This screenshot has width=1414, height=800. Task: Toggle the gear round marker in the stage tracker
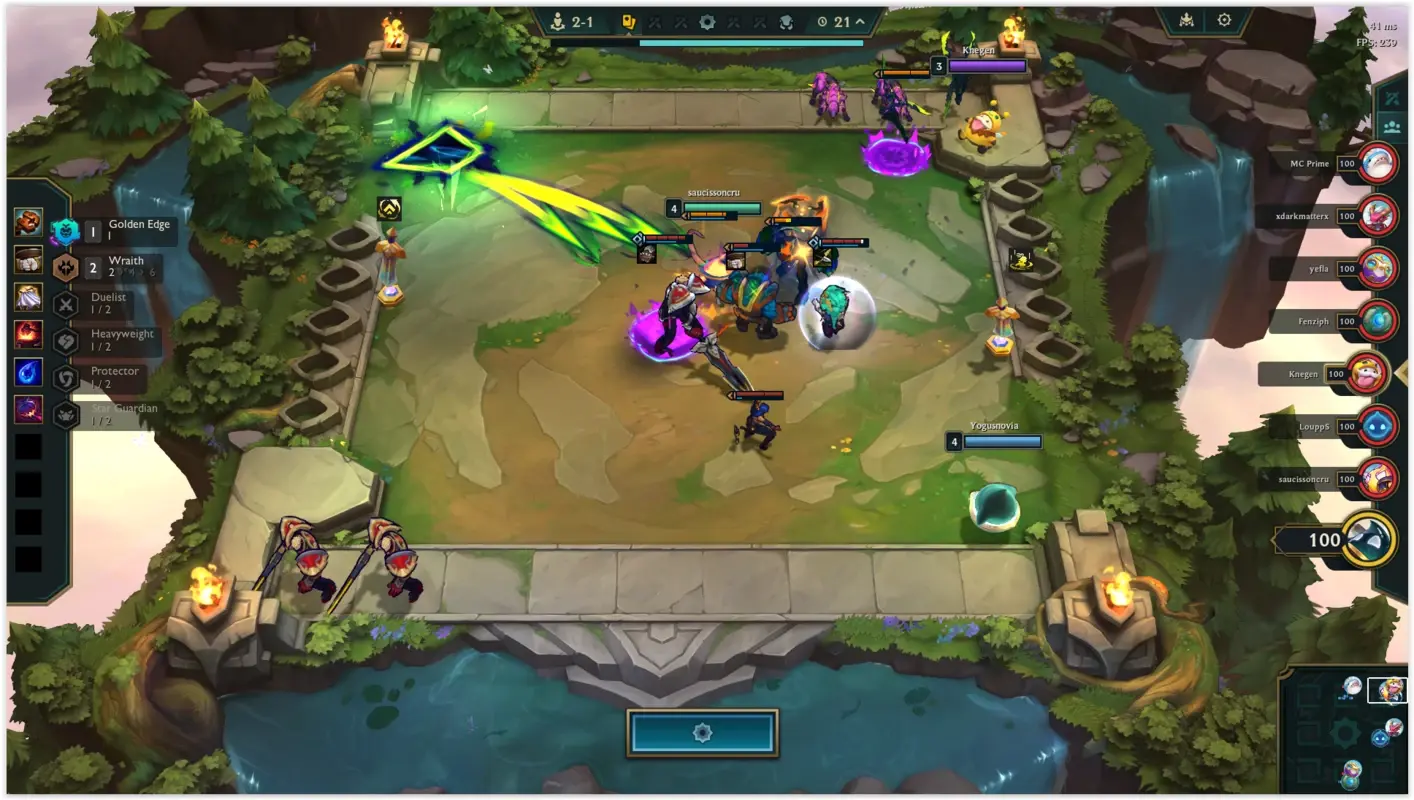[x=707, y=22]
